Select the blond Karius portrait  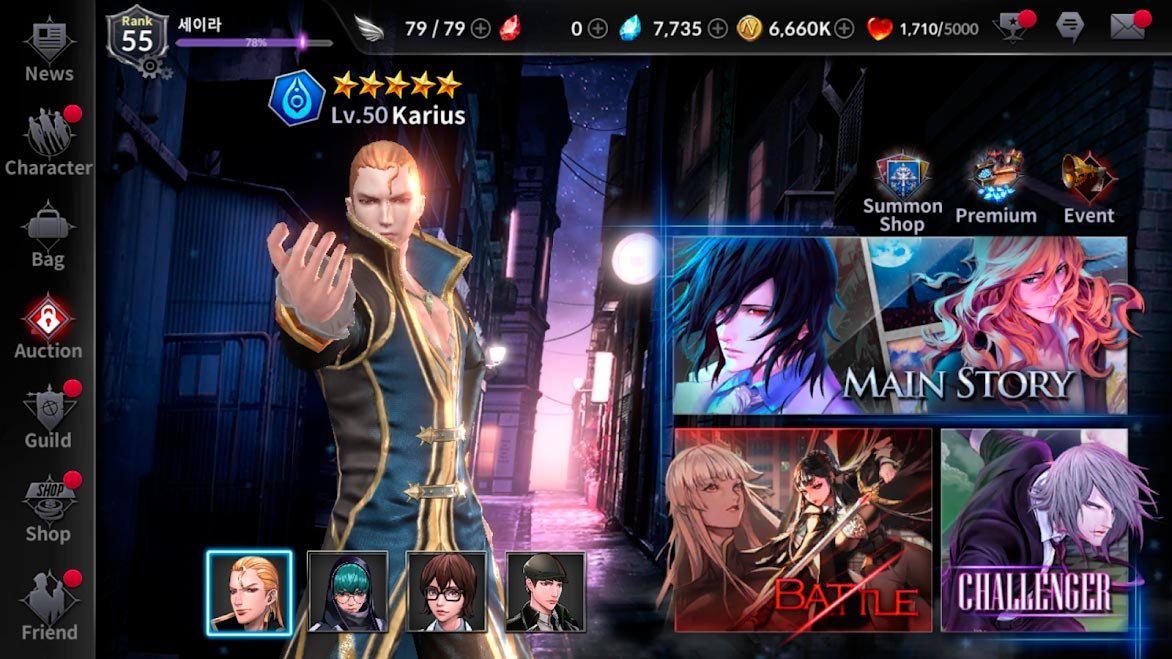[x=249, y=592]
